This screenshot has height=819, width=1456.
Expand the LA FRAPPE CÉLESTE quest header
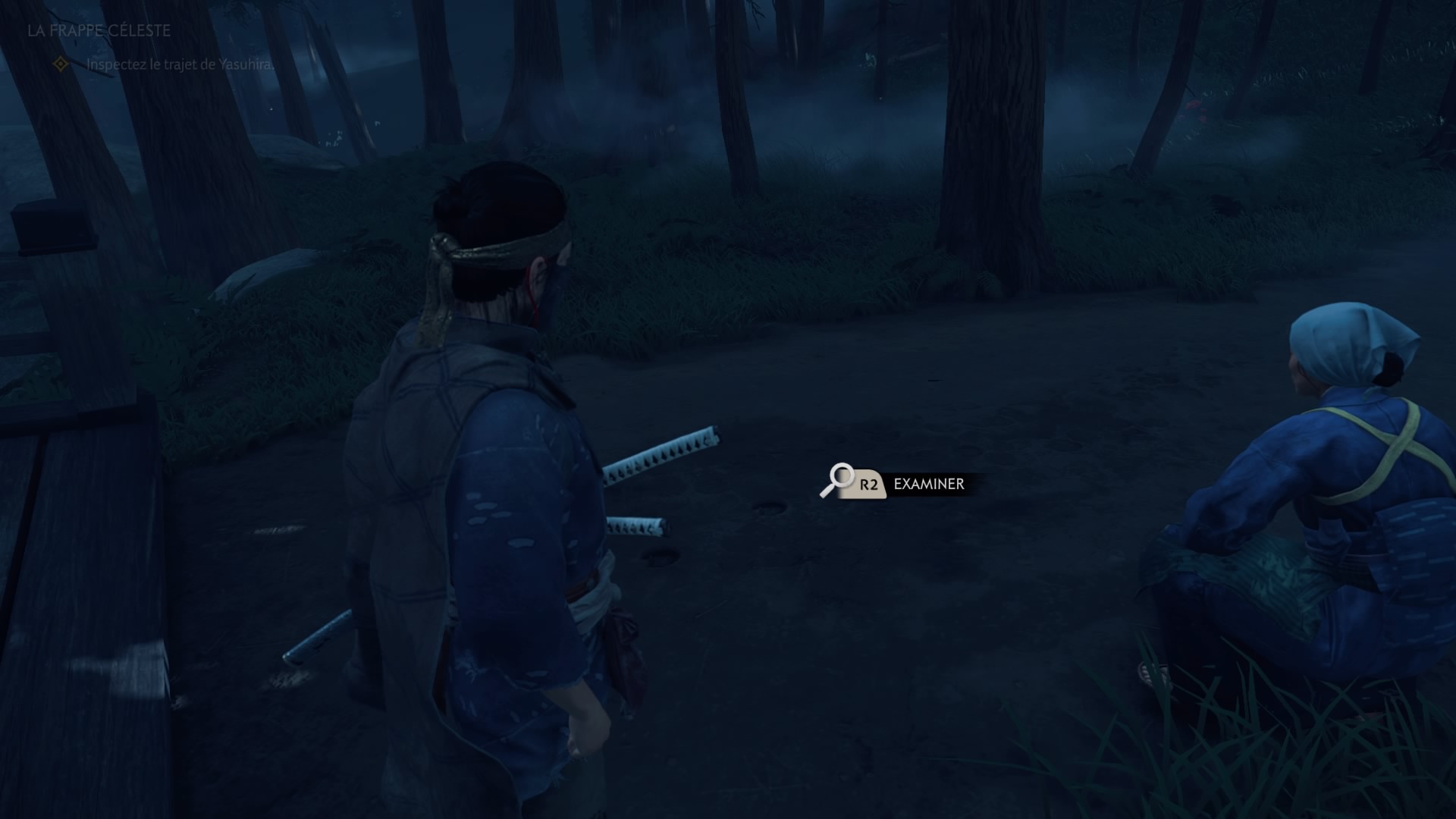coord(97,33)
